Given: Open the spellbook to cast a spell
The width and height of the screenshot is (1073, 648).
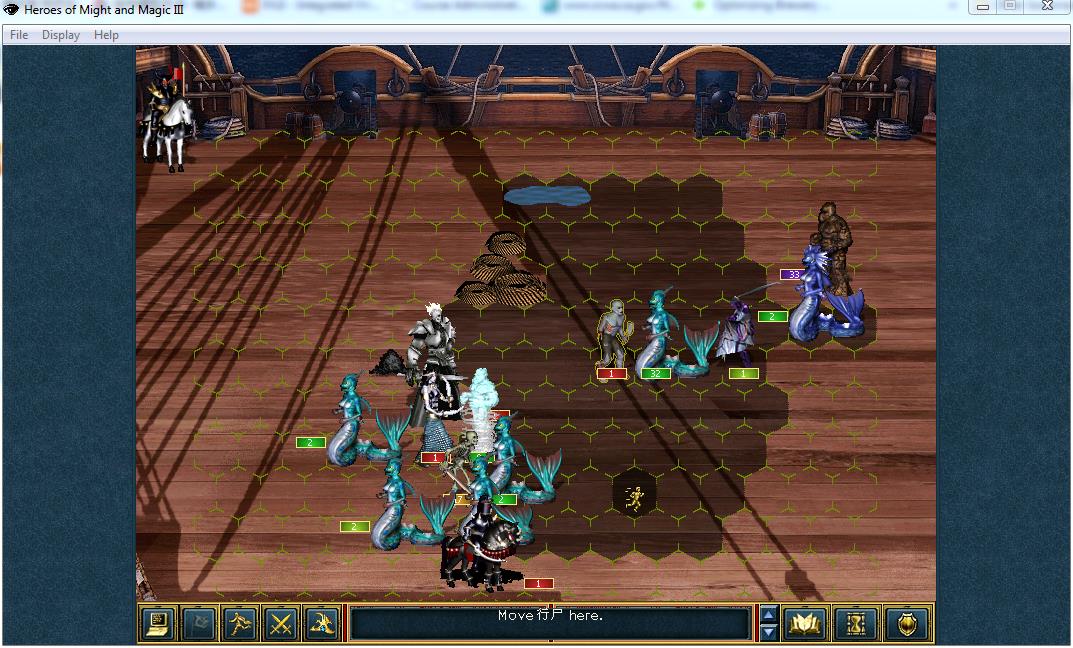Looking at the screenshot, I should pyautogui.click(x=806, y=624).
